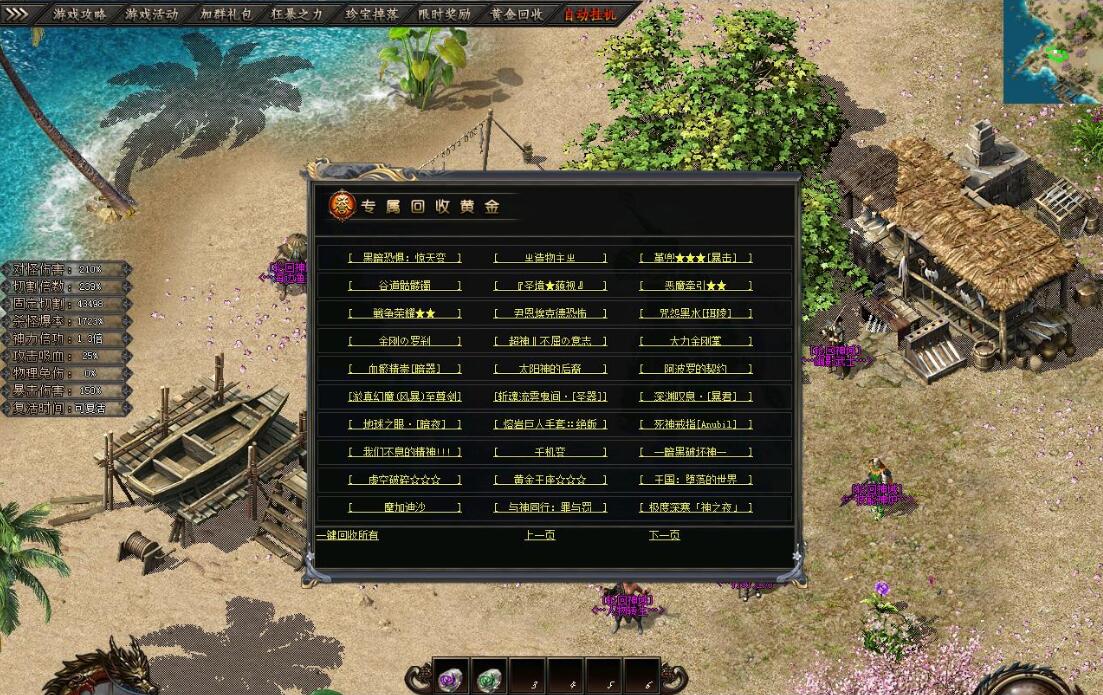Click the triple-arrow collapse button on top bar
Image resolution: width=1103 pixels, height=695 pixels.
(17, 14)
